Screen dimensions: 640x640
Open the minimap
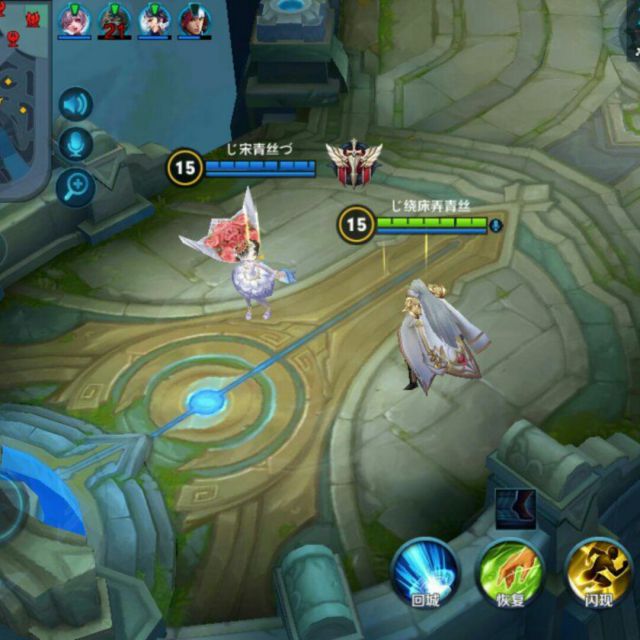click(20, 100)
